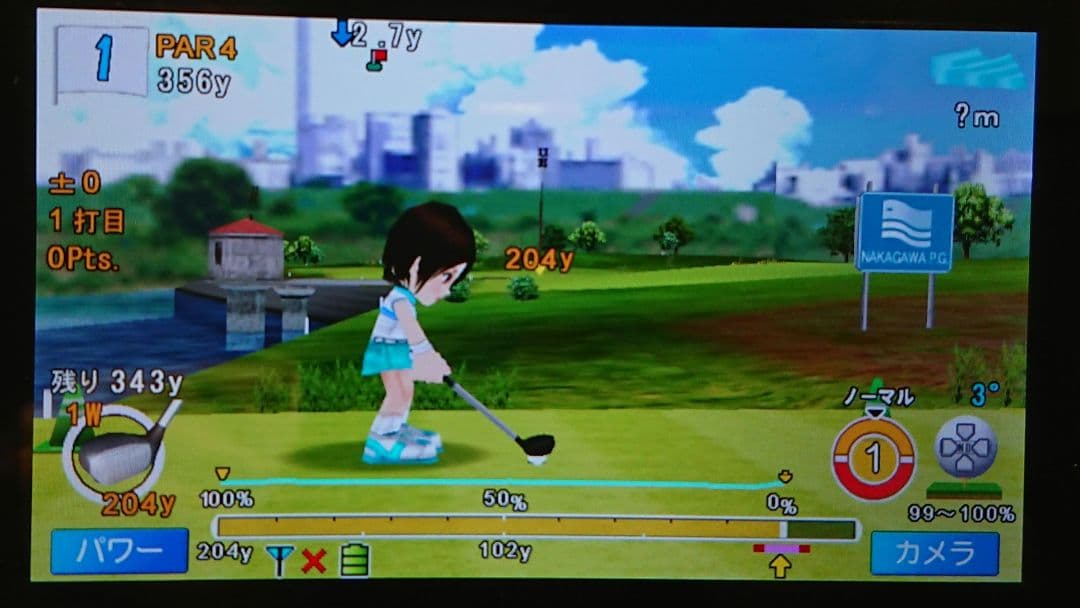Click the green battery icon below gauge
The width and height of the screenshot is (1080, 608).
354,560
